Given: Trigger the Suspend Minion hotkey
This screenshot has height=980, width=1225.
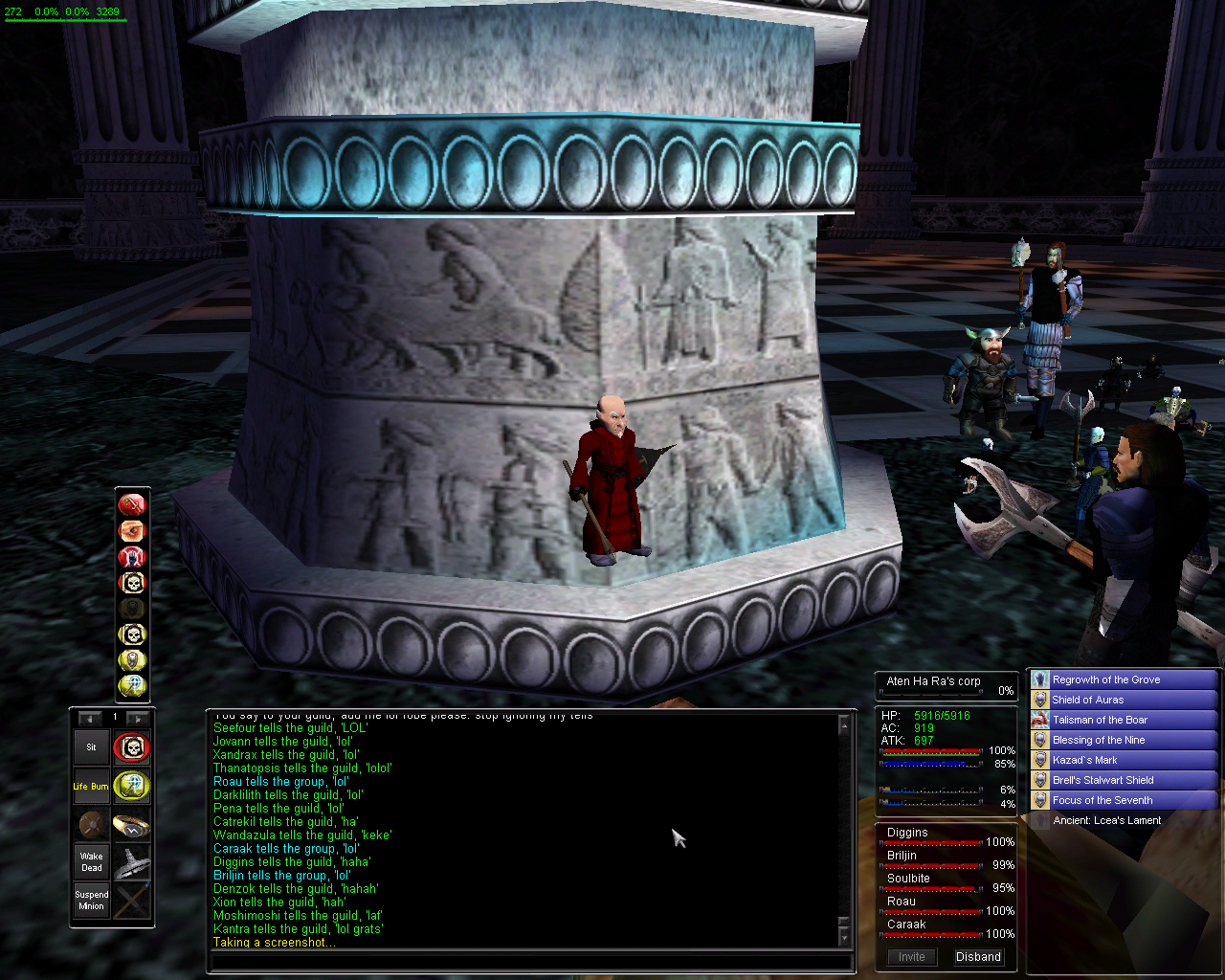Looking at the screenshot, I should (92, 901).
